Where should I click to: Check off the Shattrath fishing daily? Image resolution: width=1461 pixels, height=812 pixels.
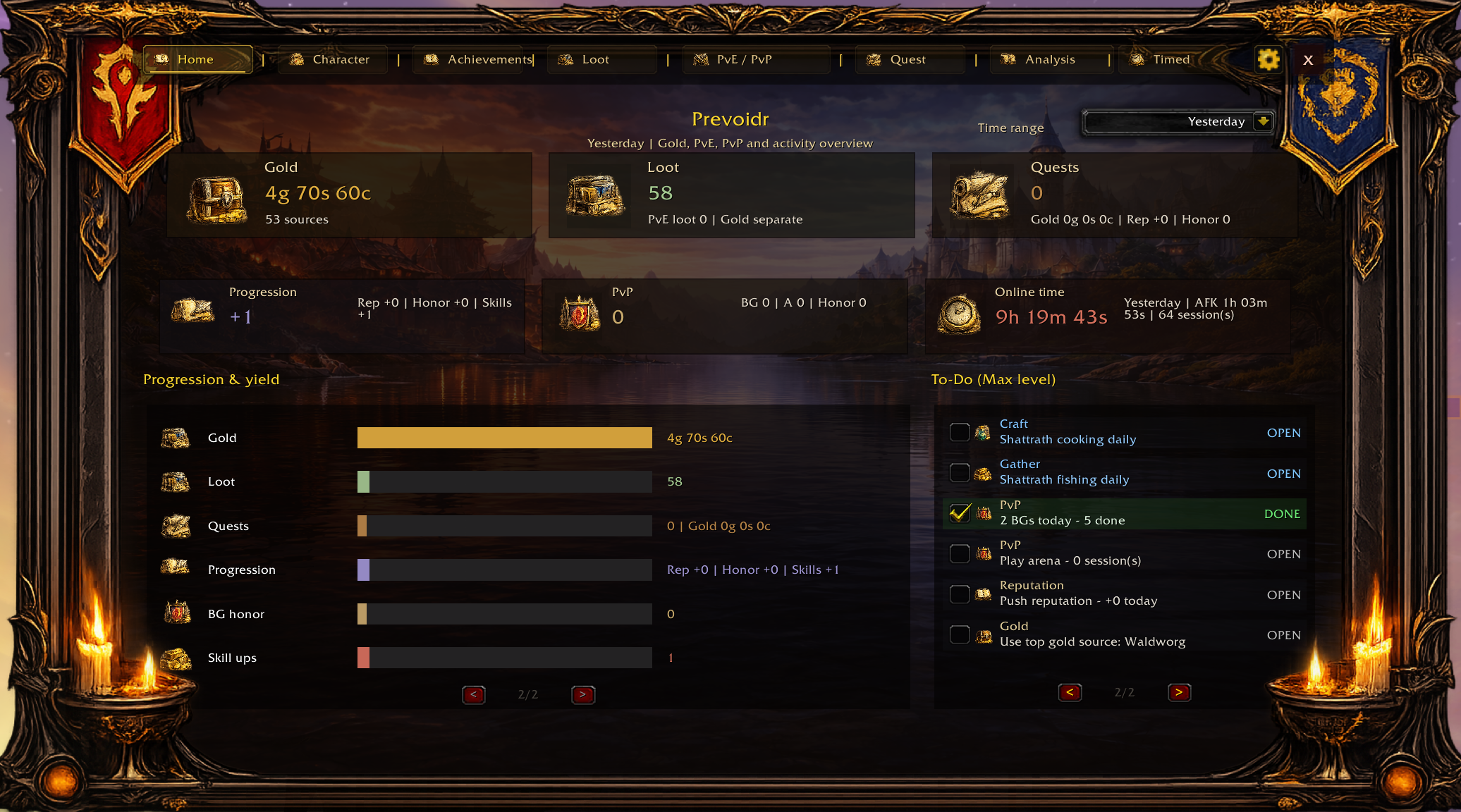pos(960,472)
